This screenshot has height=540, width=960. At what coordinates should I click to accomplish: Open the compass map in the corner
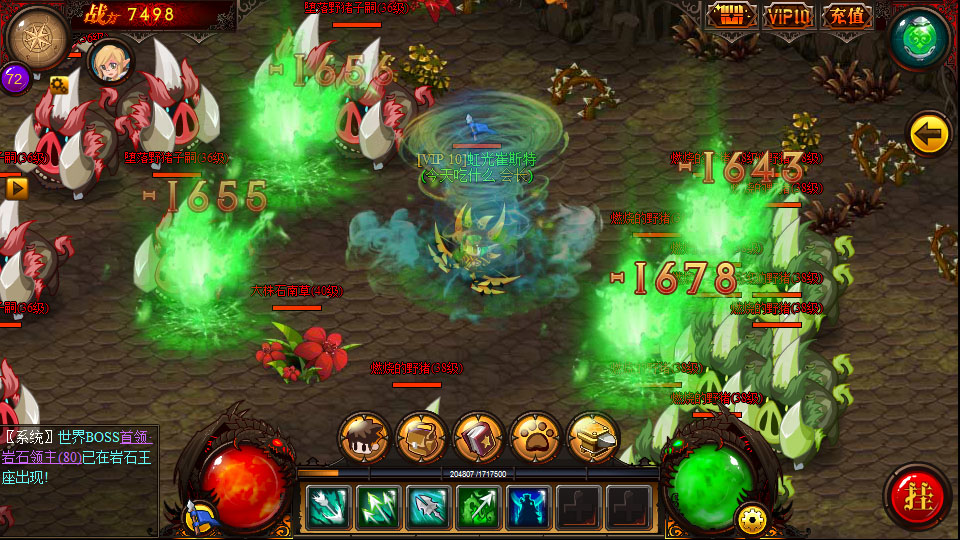pyautogui.click(x=37, y=37)
